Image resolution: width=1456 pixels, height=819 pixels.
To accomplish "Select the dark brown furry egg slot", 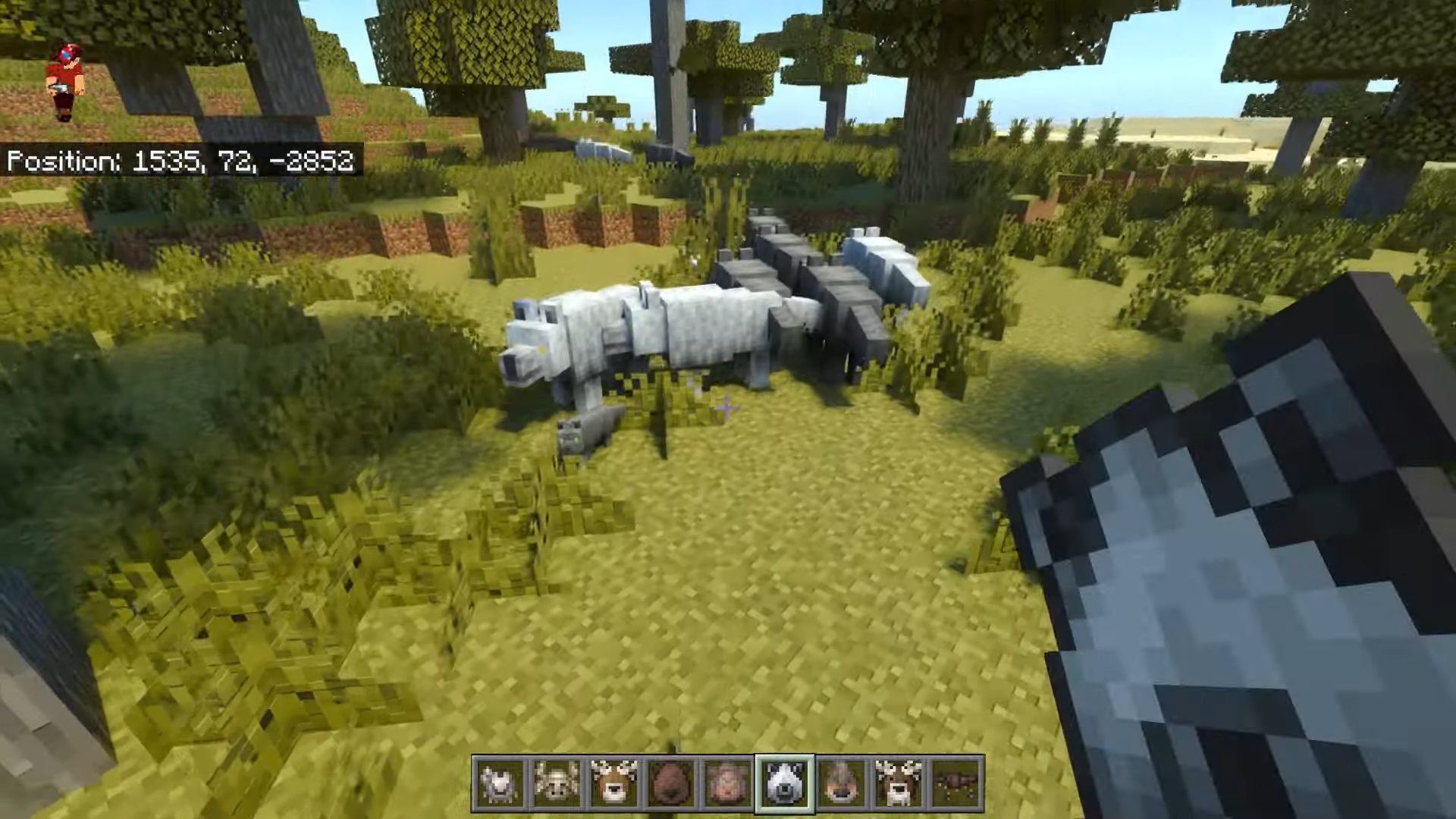I will (x=670, y=783).
